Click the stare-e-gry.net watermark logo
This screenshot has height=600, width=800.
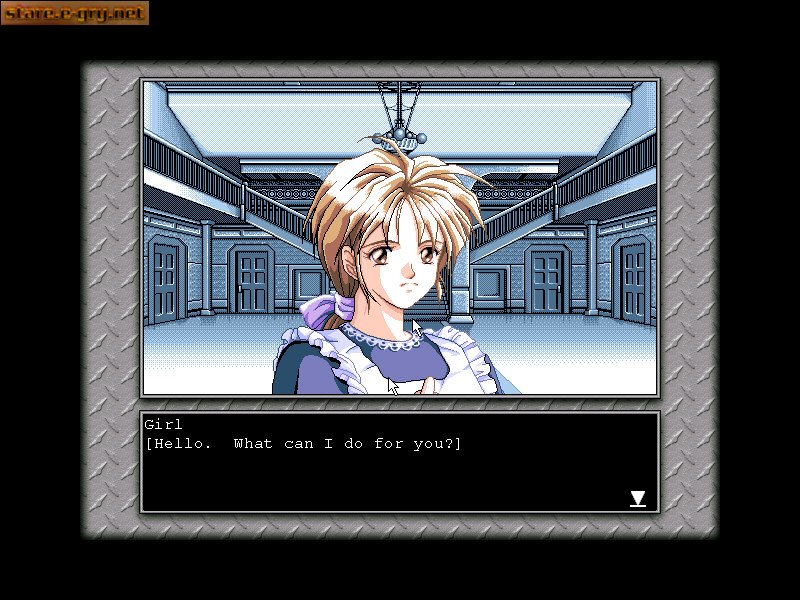tap(75, 13)
